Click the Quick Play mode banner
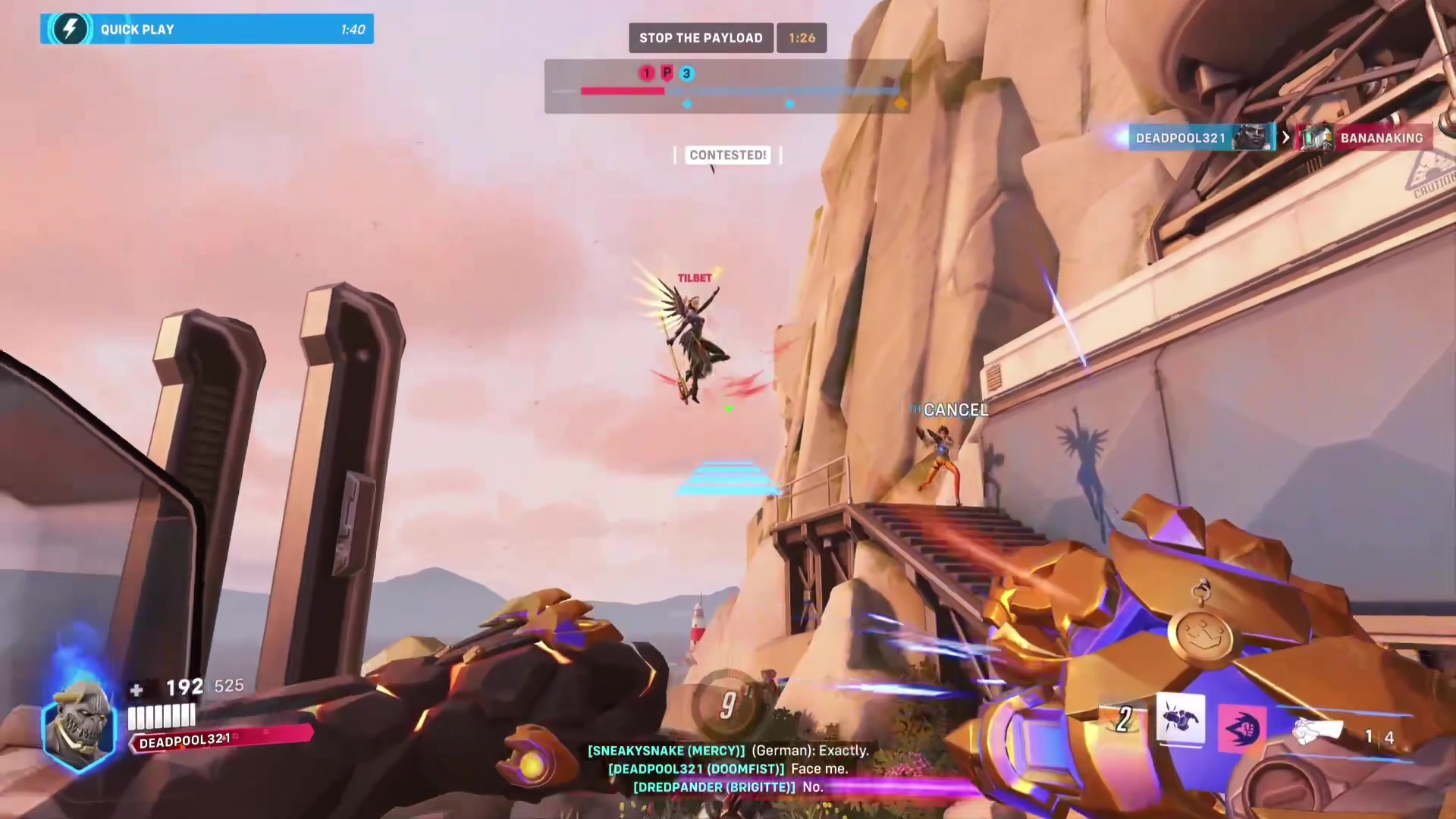 click(x=206, y=30)
